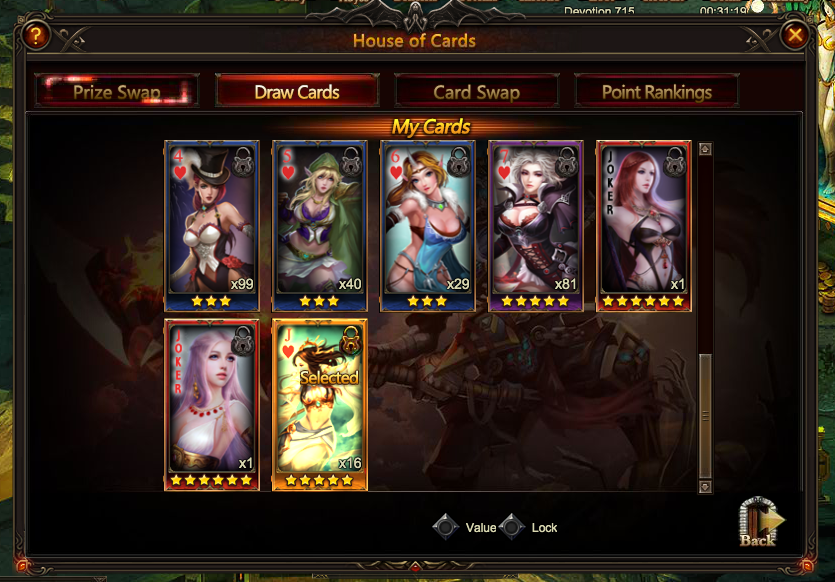This screenshot has height=582, width=835.
Task: Show the Point Rankings tab
Action: coord(657,92)
